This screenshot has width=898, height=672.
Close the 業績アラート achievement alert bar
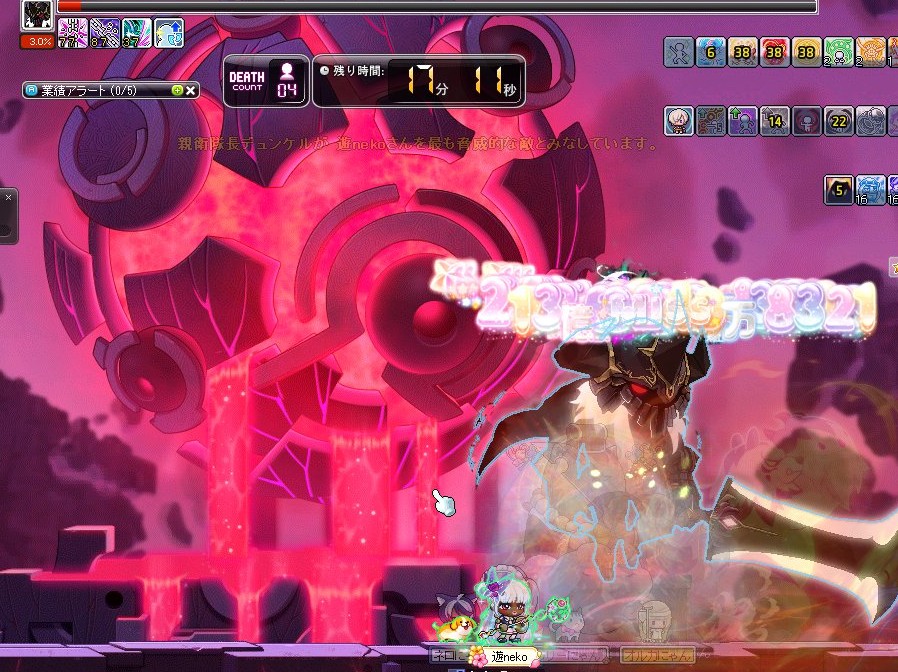pyautogui.click(x=191, y=90)
